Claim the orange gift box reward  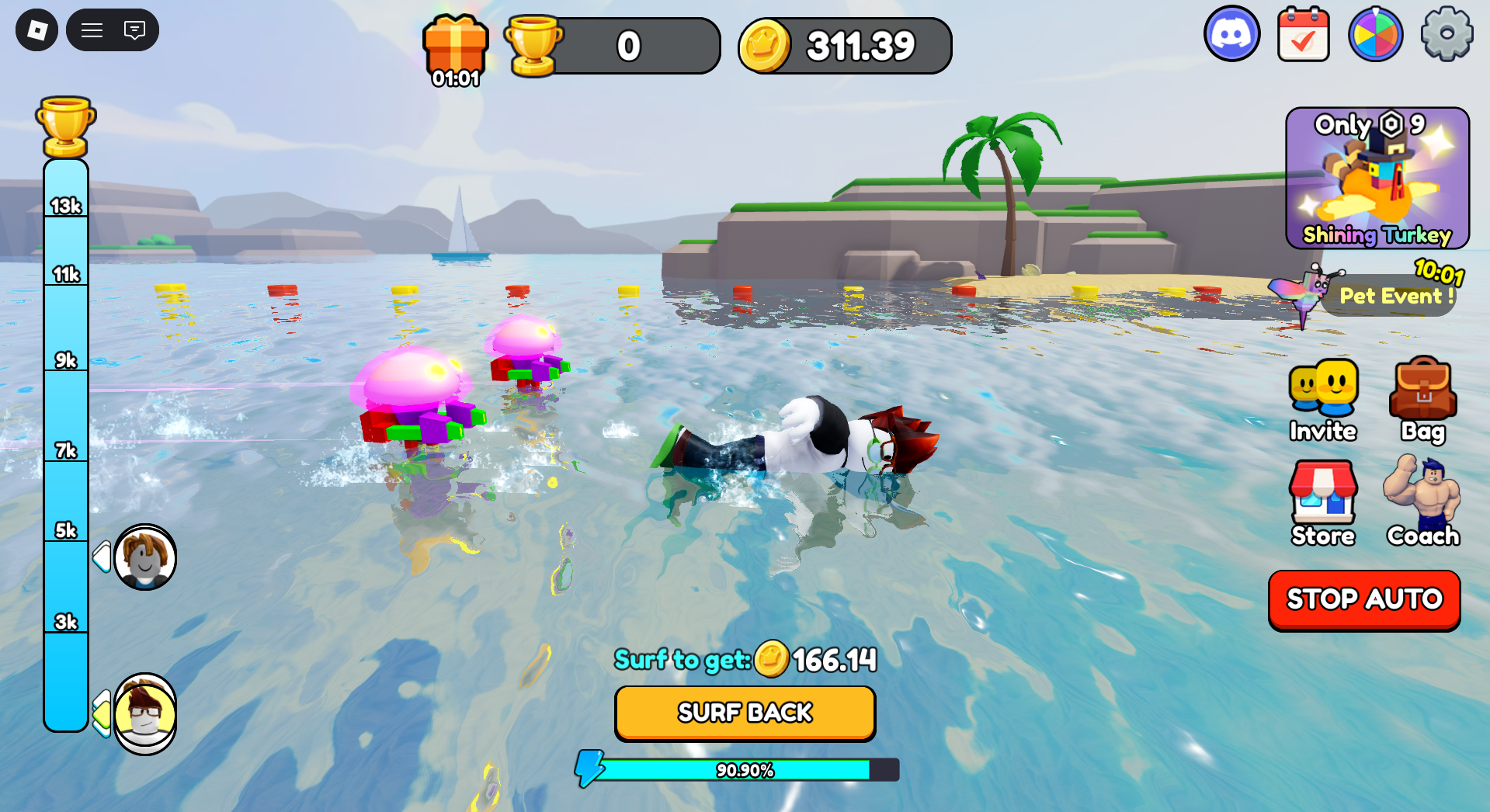(x=456, y=48)
